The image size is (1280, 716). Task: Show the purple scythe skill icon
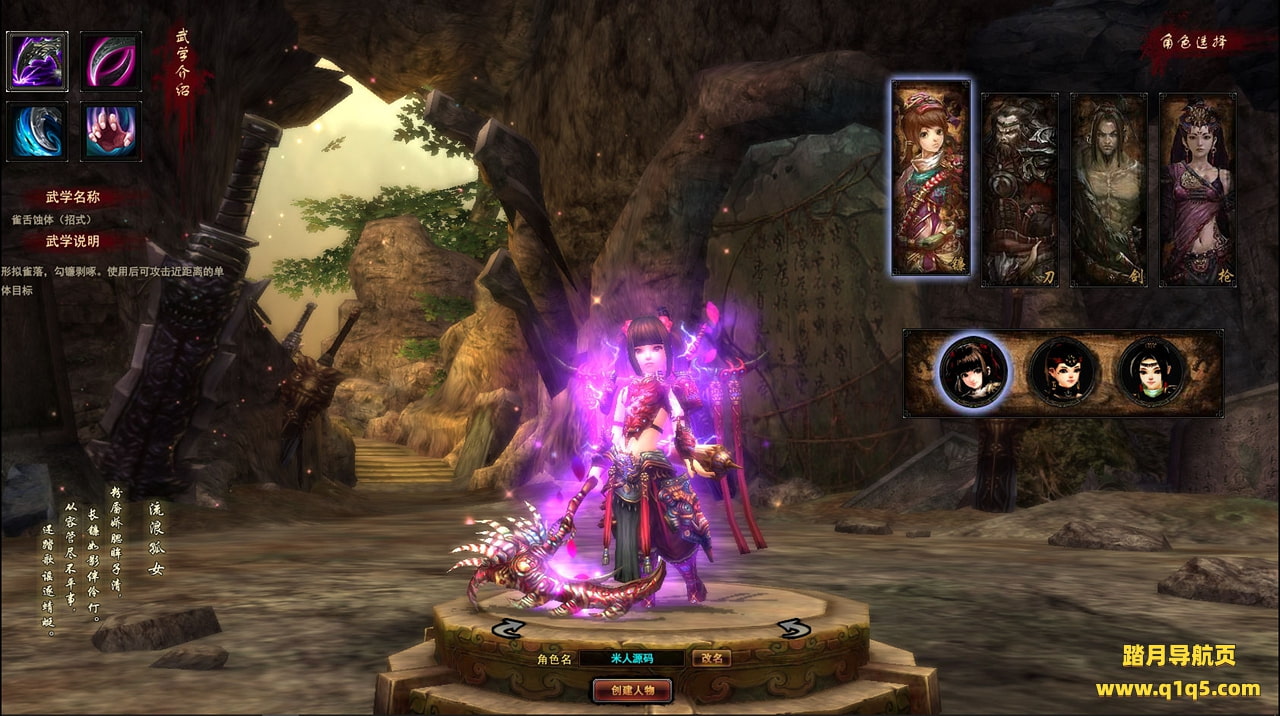(x=38, y=62)
